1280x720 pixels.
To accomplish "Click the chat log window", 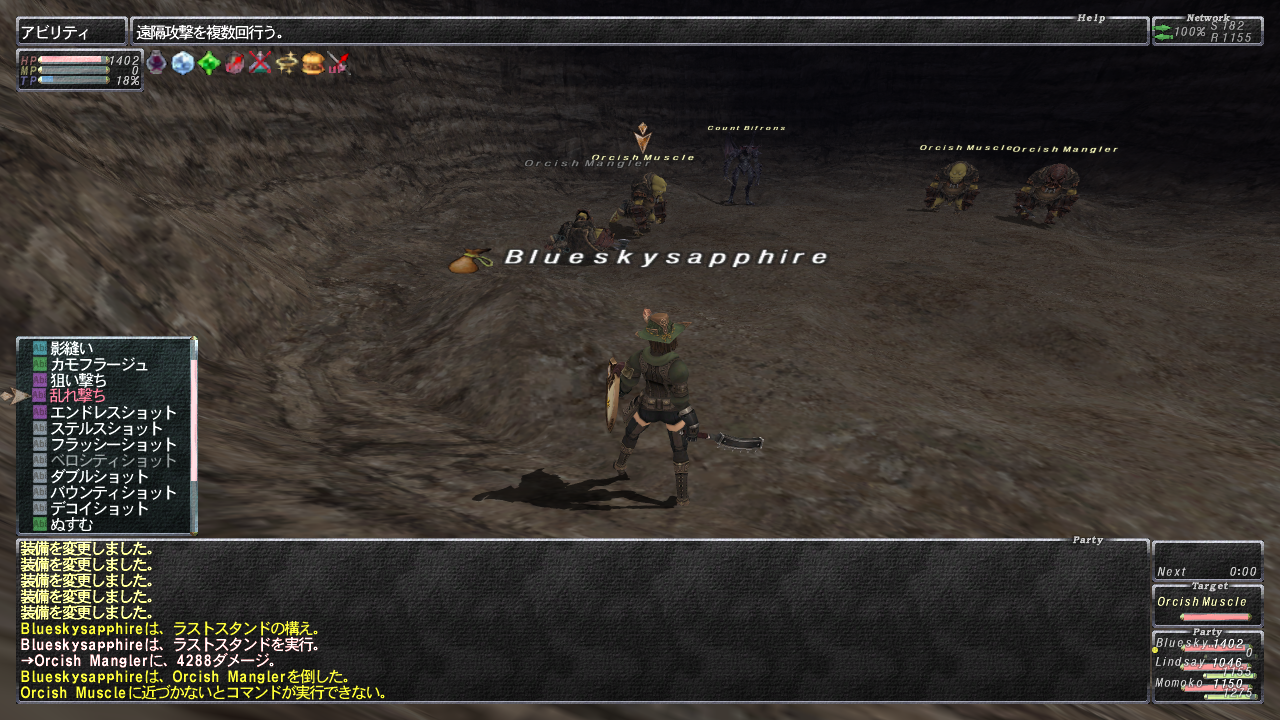I will [x=582, y=620].
